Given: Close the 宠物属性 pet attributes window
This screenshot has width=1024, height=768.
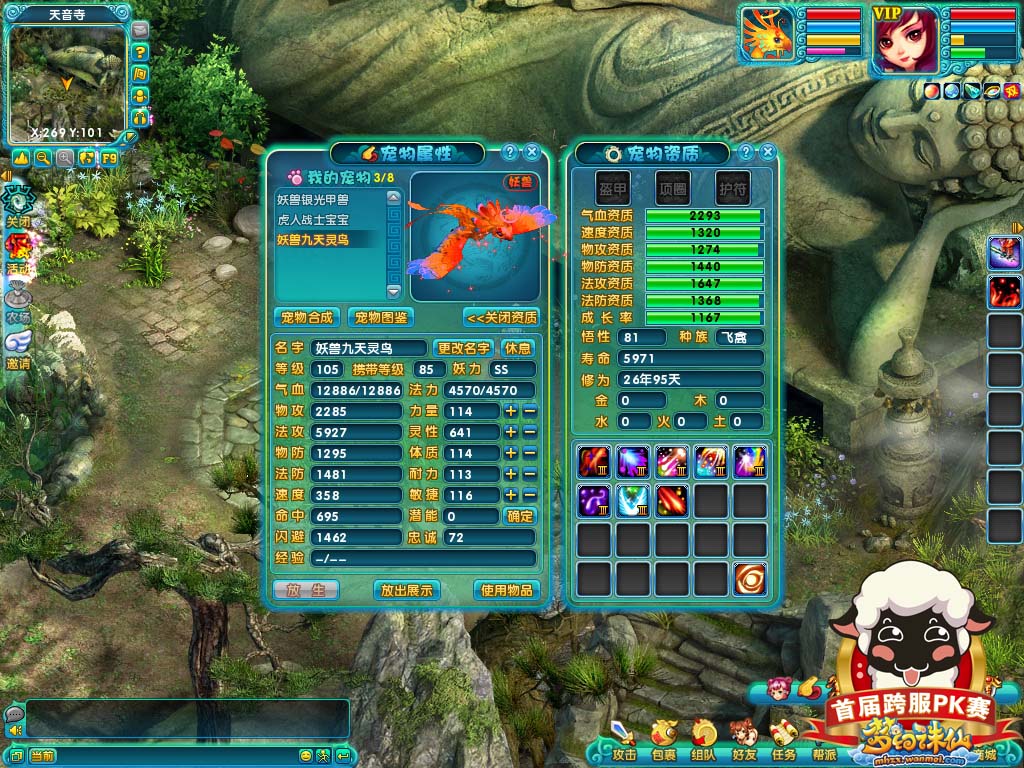Looking at the screenshot, I should tap(532, 152).
